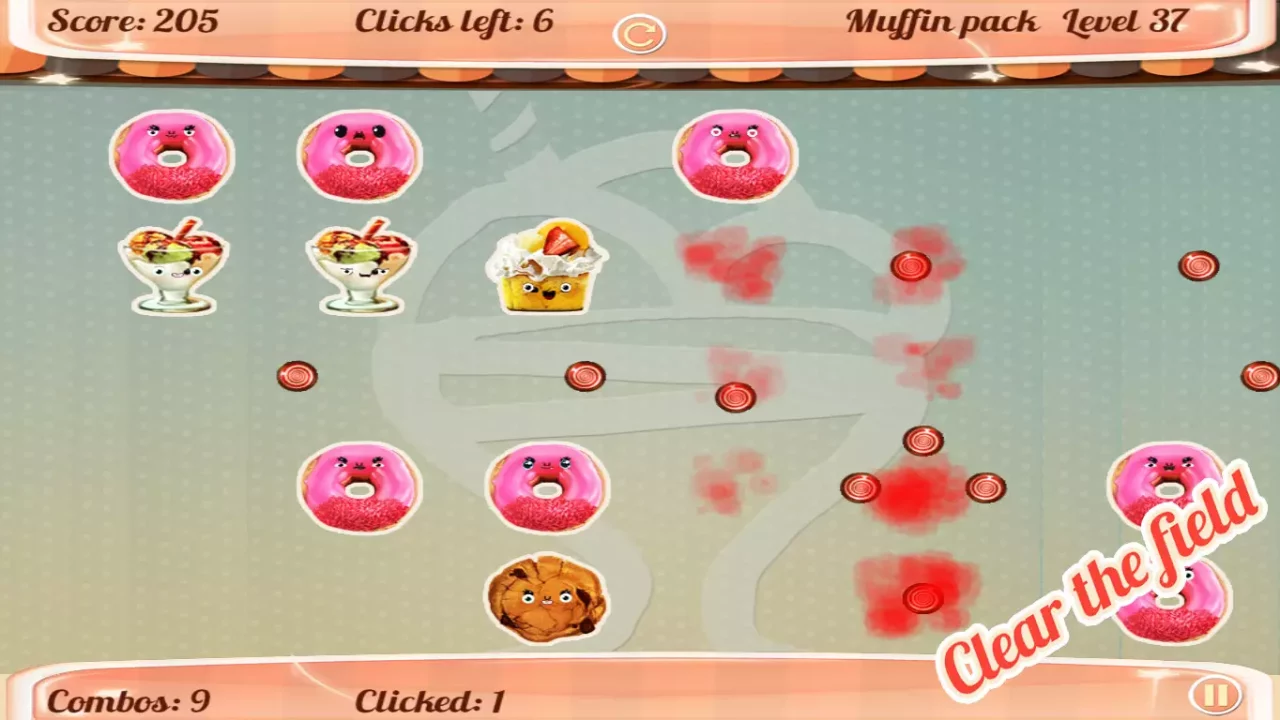Select the pink donut near the top center
This screenshot has width=1280, height=720.
(733, 155)
